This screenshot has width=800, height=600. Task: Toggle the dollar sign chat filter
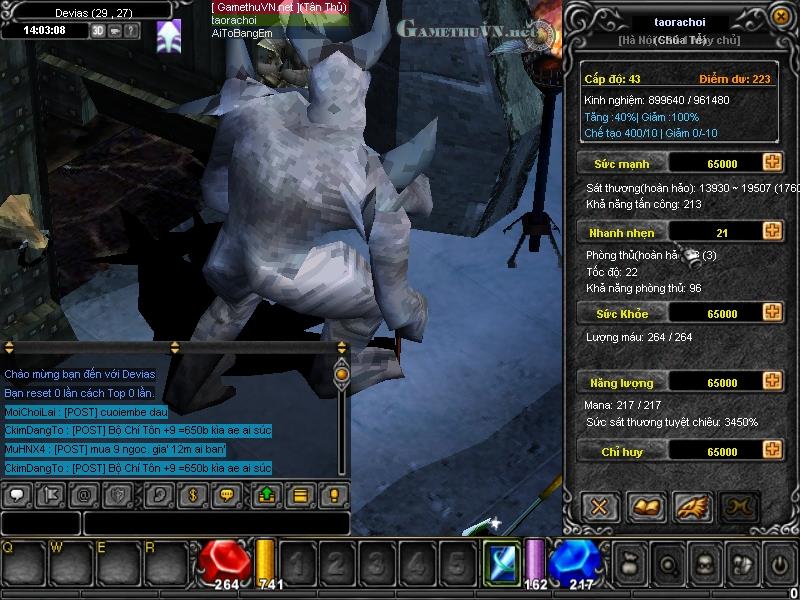click(x=191, y=494)
